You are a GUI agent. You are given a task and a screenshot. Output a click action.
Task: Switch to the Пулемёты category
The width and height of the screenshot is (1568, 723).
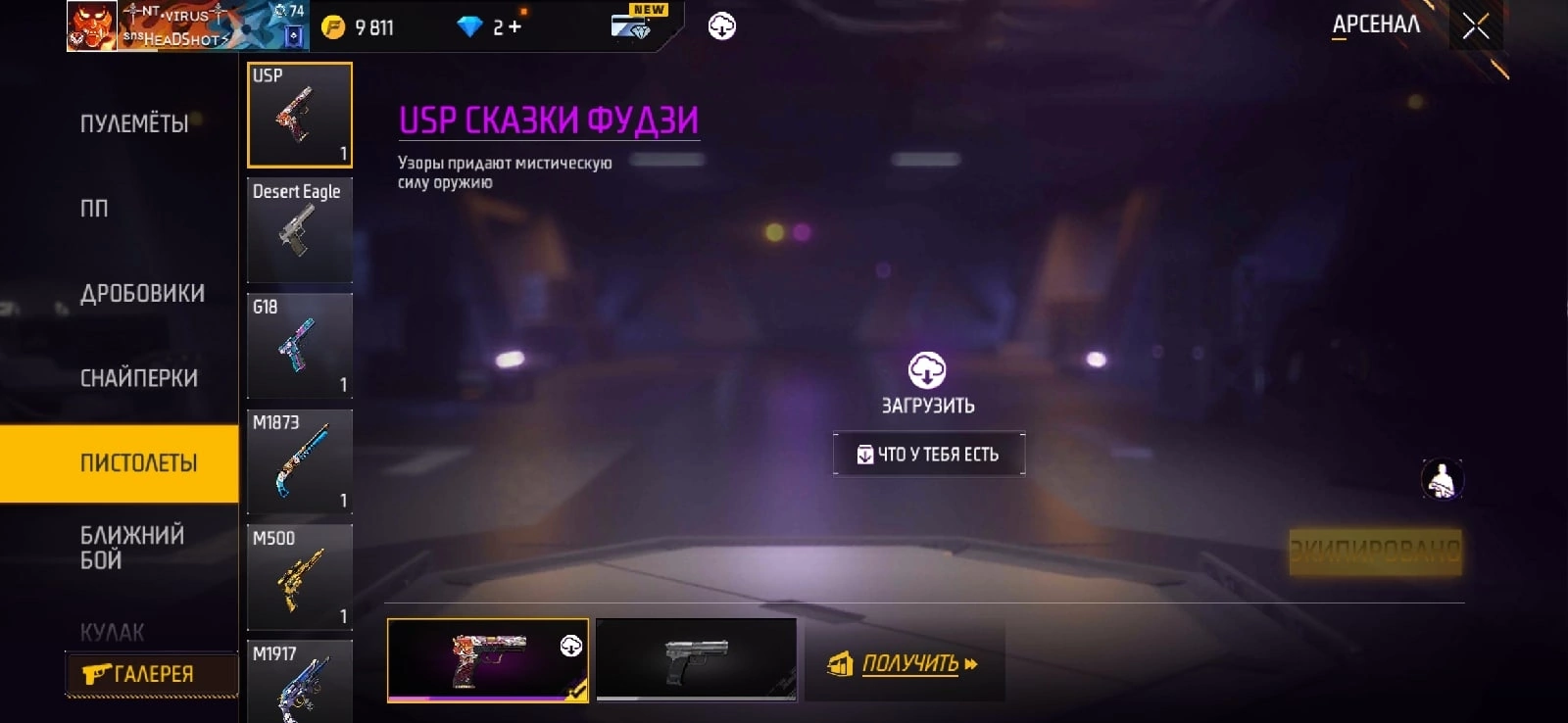click(134, 124)
